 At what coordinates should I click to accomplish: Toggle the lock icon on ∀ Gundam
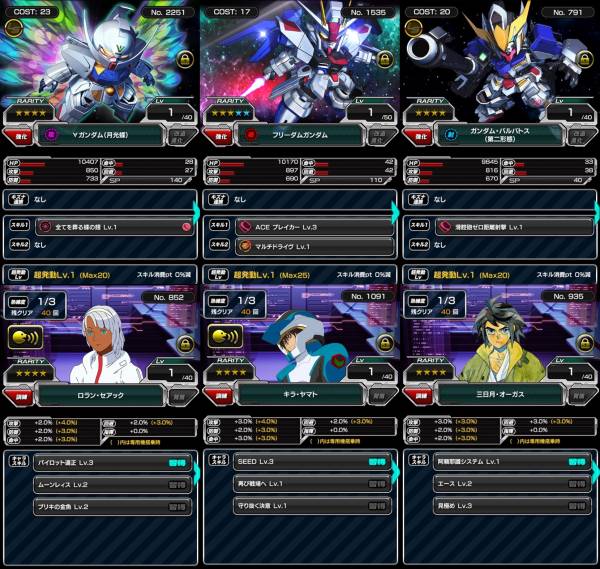click(184, 60)
